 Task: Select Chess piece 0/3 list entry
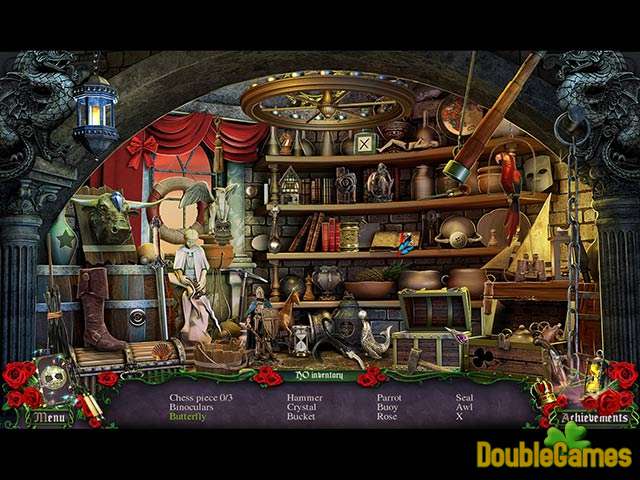(x=201, y=397)
